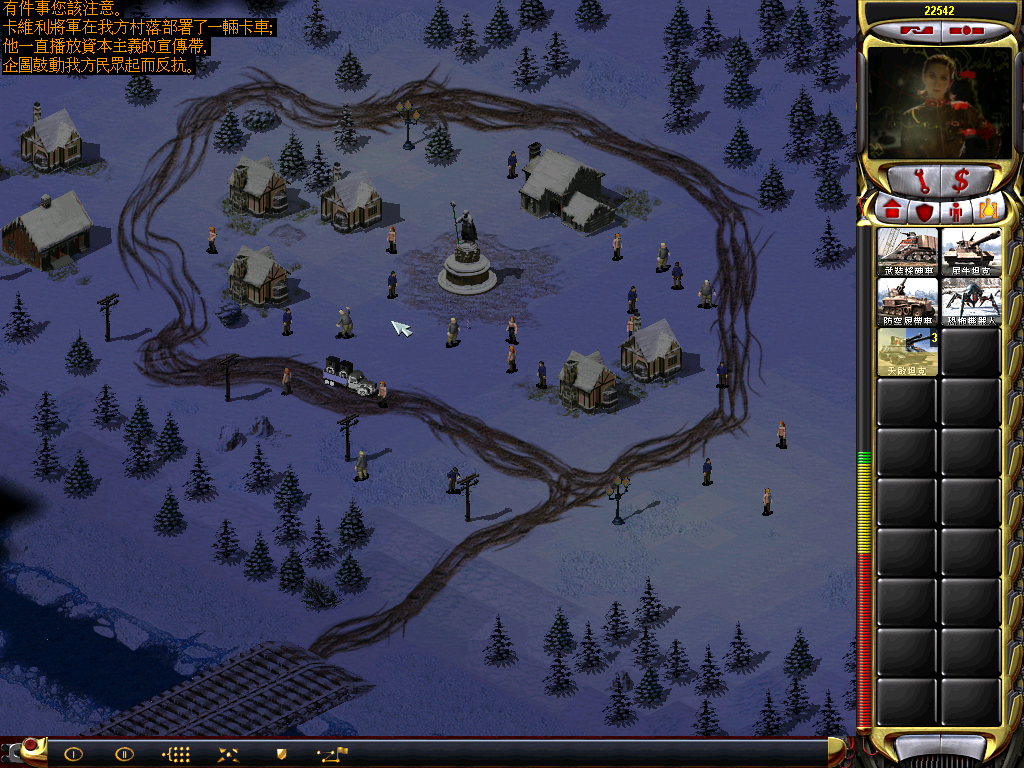Select the highlighted vehicles build tab
1024x768 pixels.
click(x=986, y=211)
